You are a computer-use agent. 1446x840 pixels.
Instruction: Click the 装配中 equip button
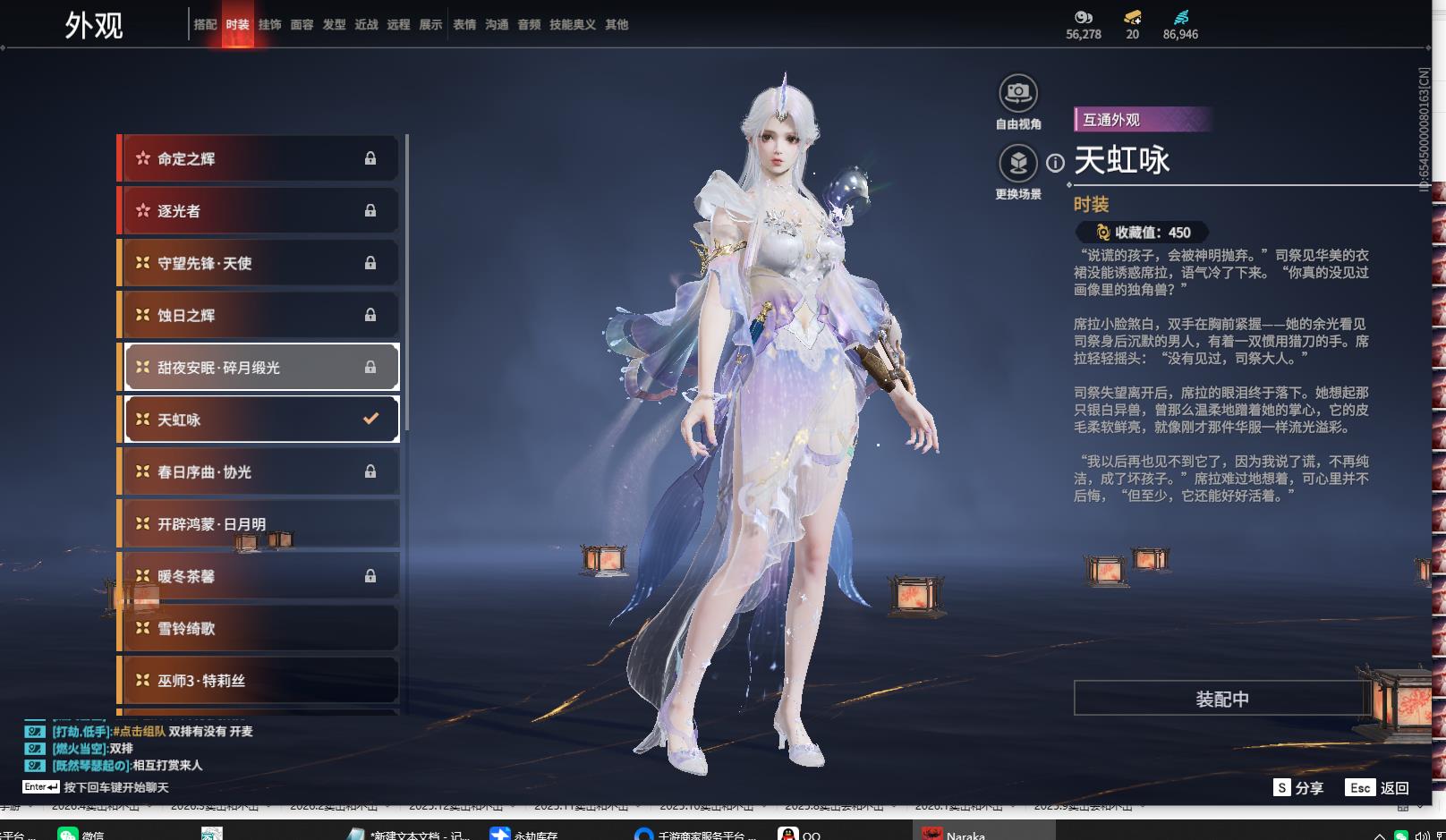tap(1221, 699)
